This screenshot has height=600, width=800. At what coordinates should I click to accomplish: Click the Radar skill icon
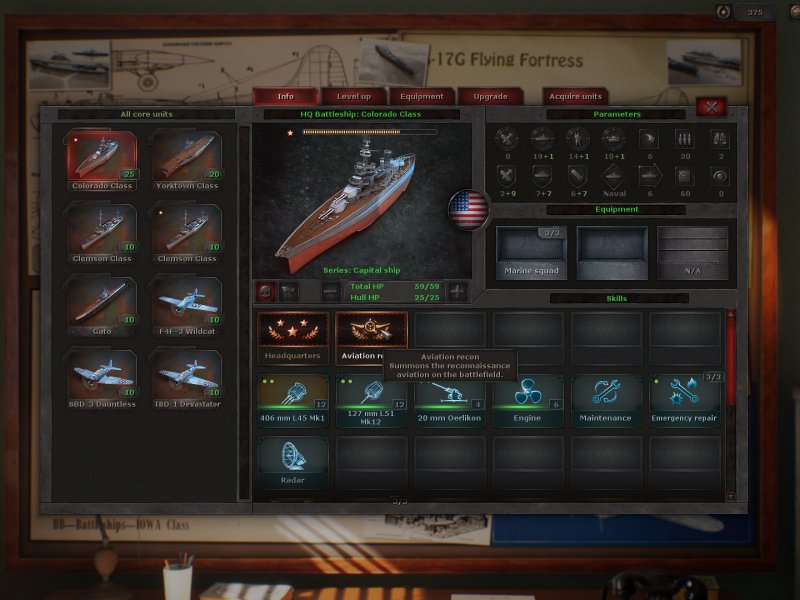pos(293,458)
